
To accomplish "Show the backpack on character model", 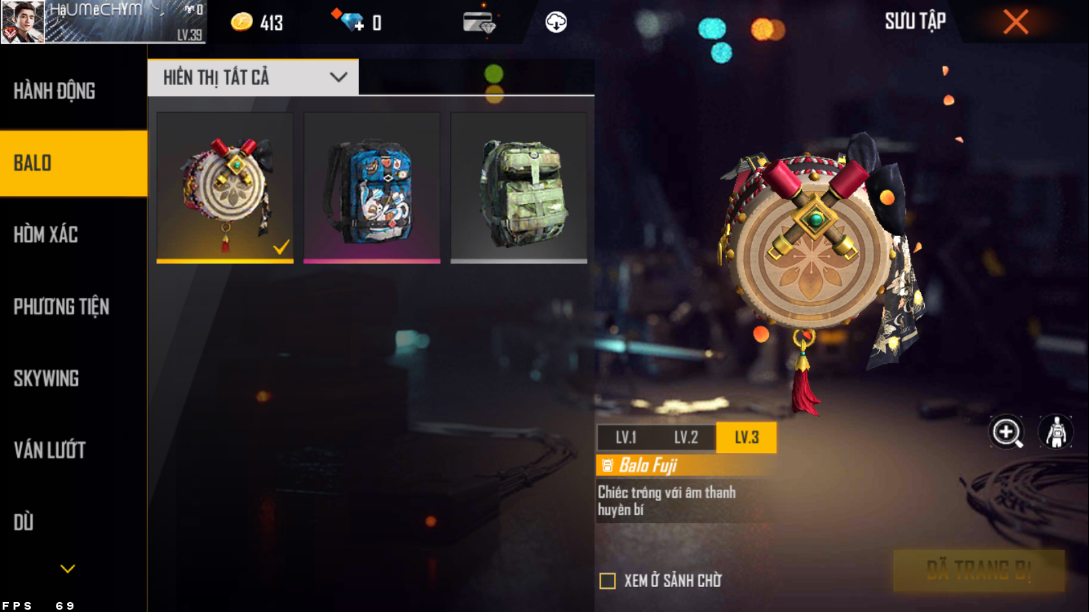I will [1055, 432].
